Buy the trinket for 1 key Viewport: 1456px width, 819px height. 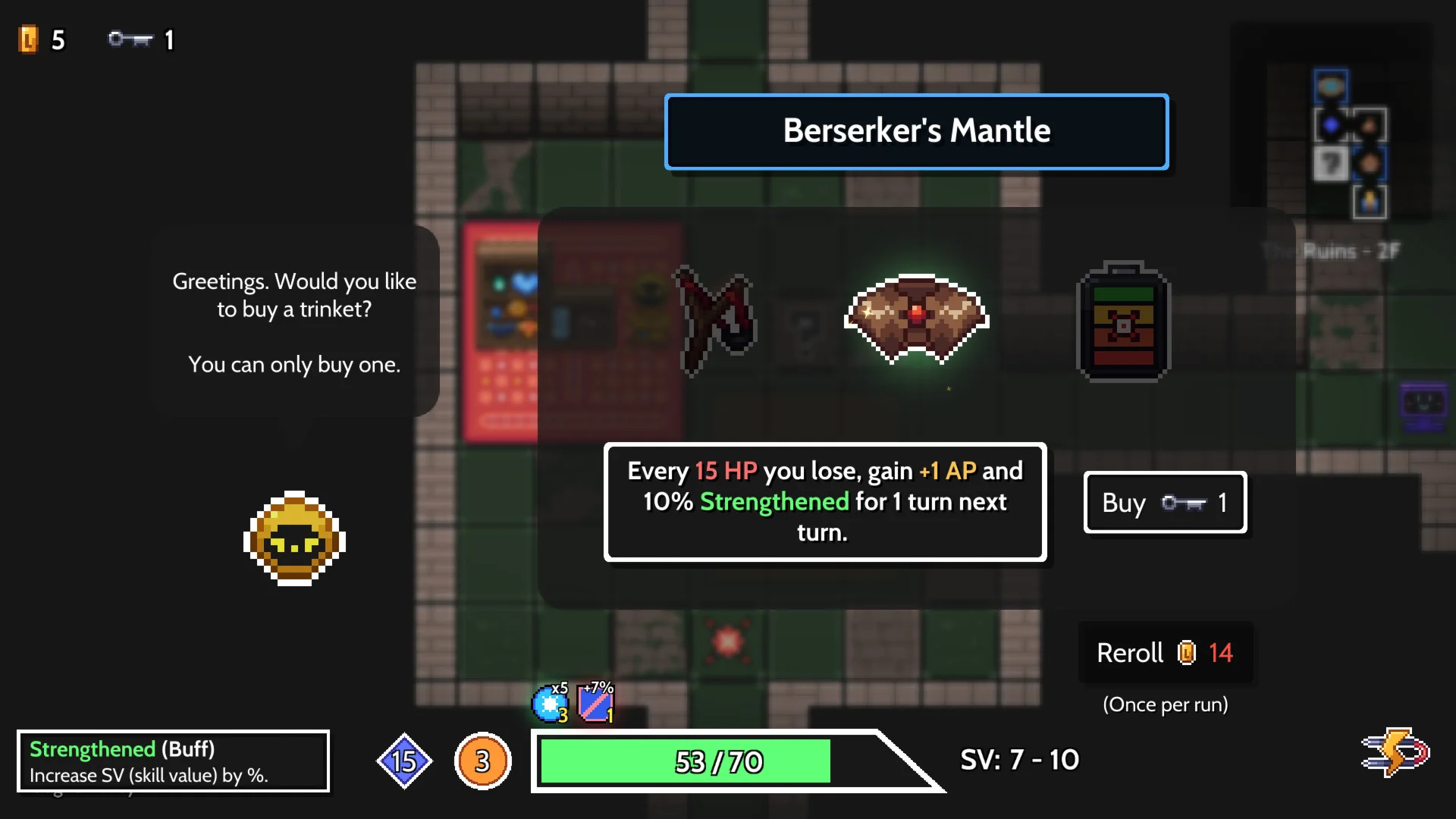coord(1165,503)
